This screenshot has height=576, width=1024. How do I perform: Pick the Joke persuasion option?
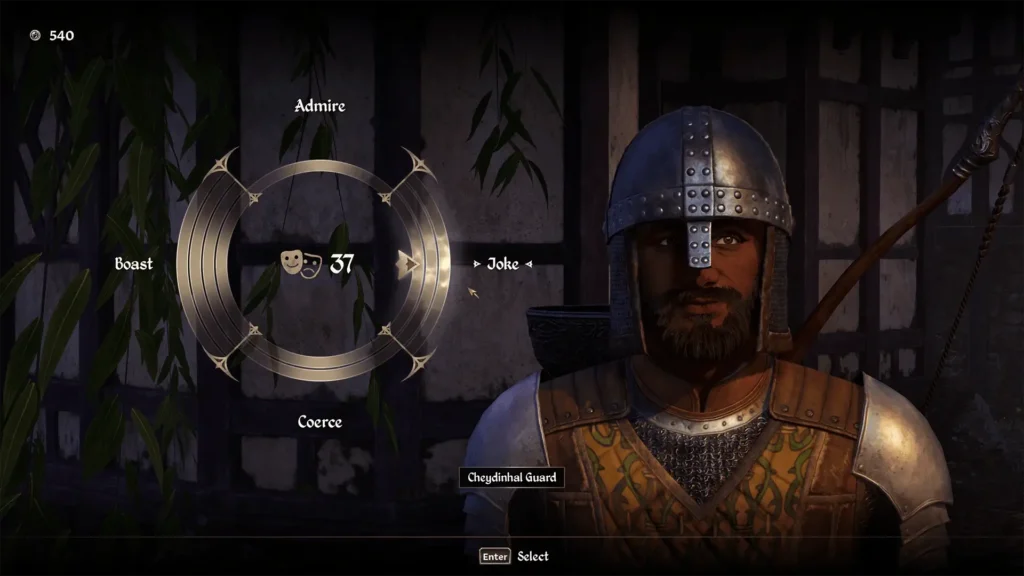(x=502, y=264)
